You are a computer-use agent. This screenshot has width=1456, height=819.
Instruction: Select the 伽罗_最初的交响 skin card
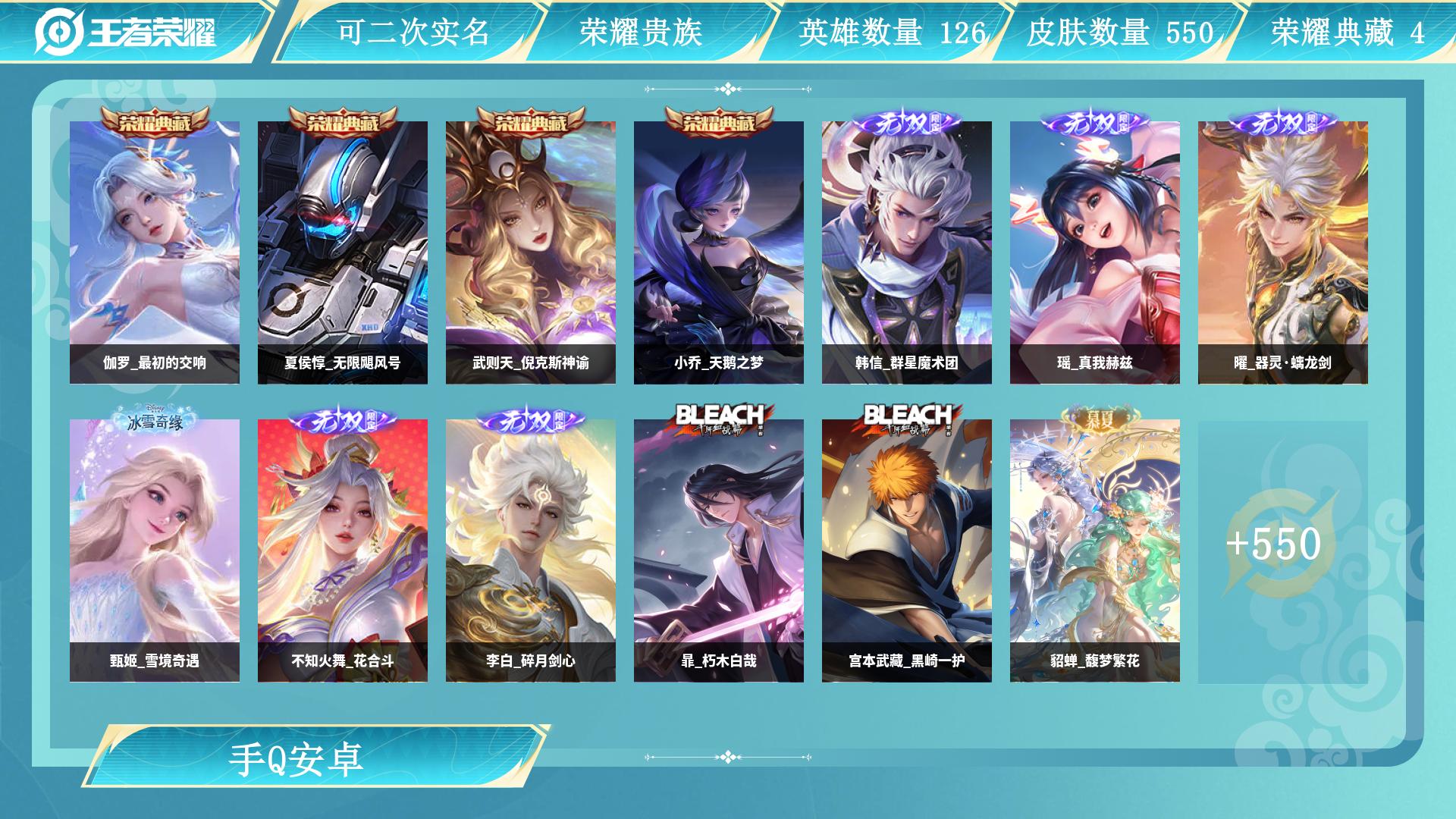tap(155, 252)
